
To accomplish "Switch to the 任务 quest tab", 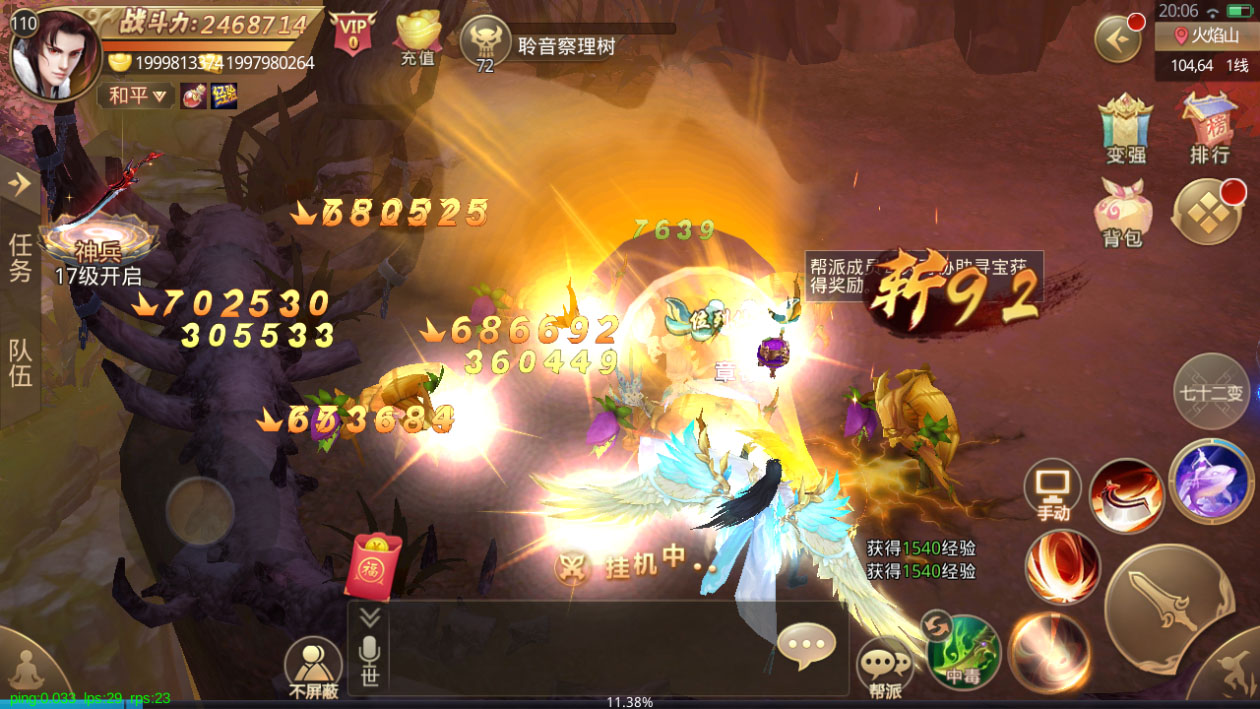I will coord(21,257).
